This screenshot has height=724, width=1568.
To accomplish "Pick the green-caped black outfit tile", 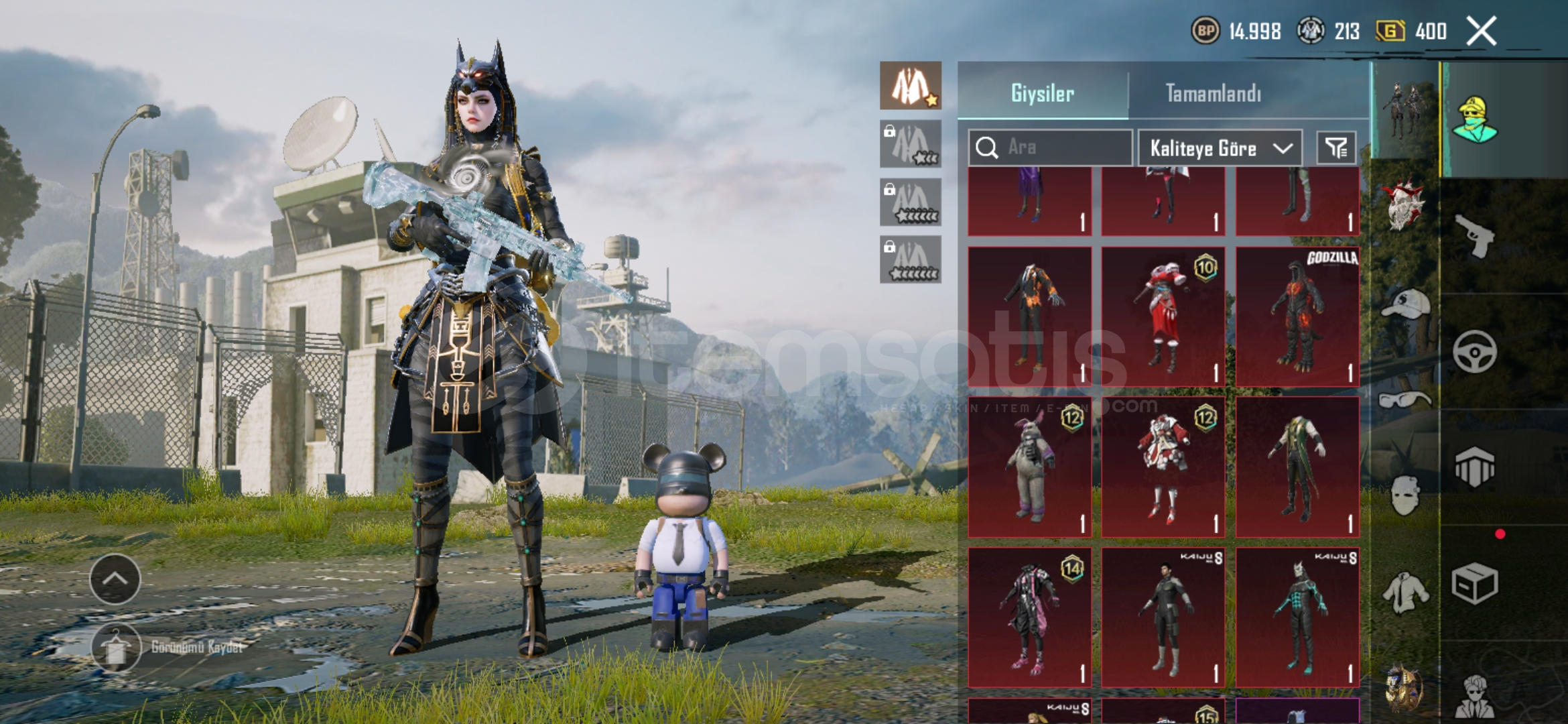I will click(1297, 467).
